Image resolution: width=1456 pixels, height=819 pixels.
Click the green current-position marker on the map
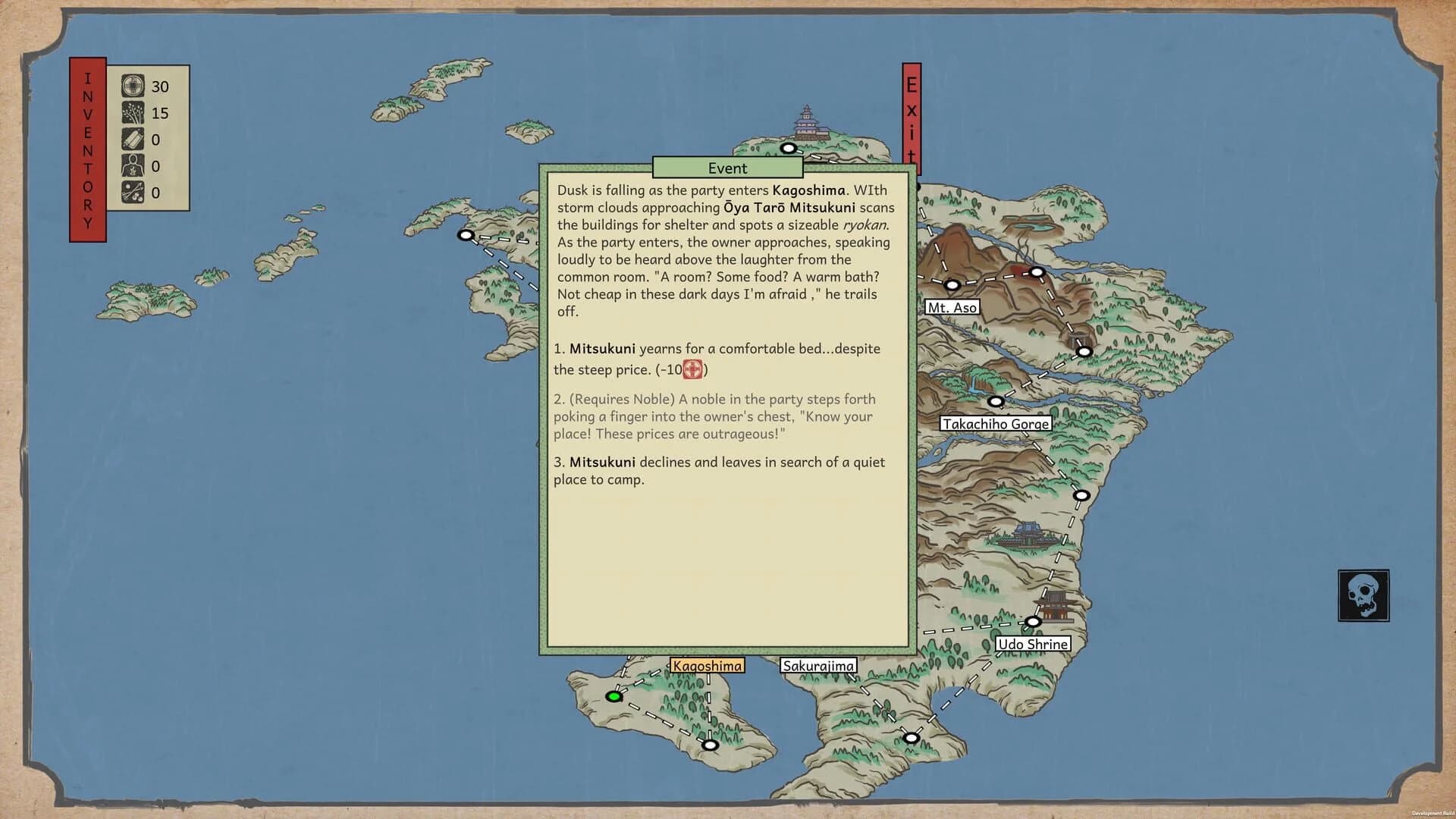[x=613, y=695]
